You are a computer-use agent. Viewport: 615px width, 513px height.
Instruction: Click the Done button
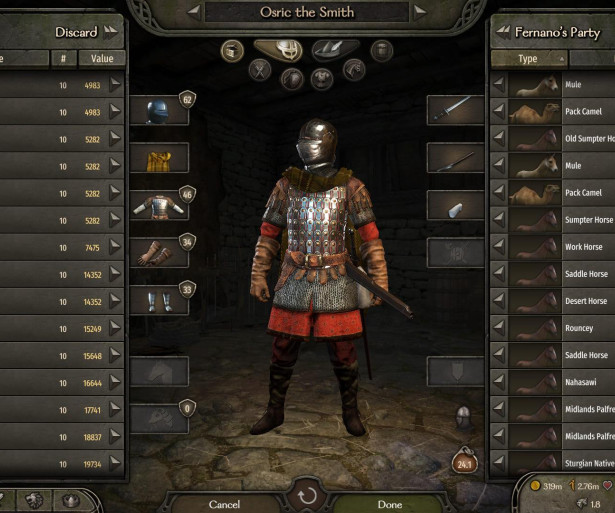coord(390,504)
